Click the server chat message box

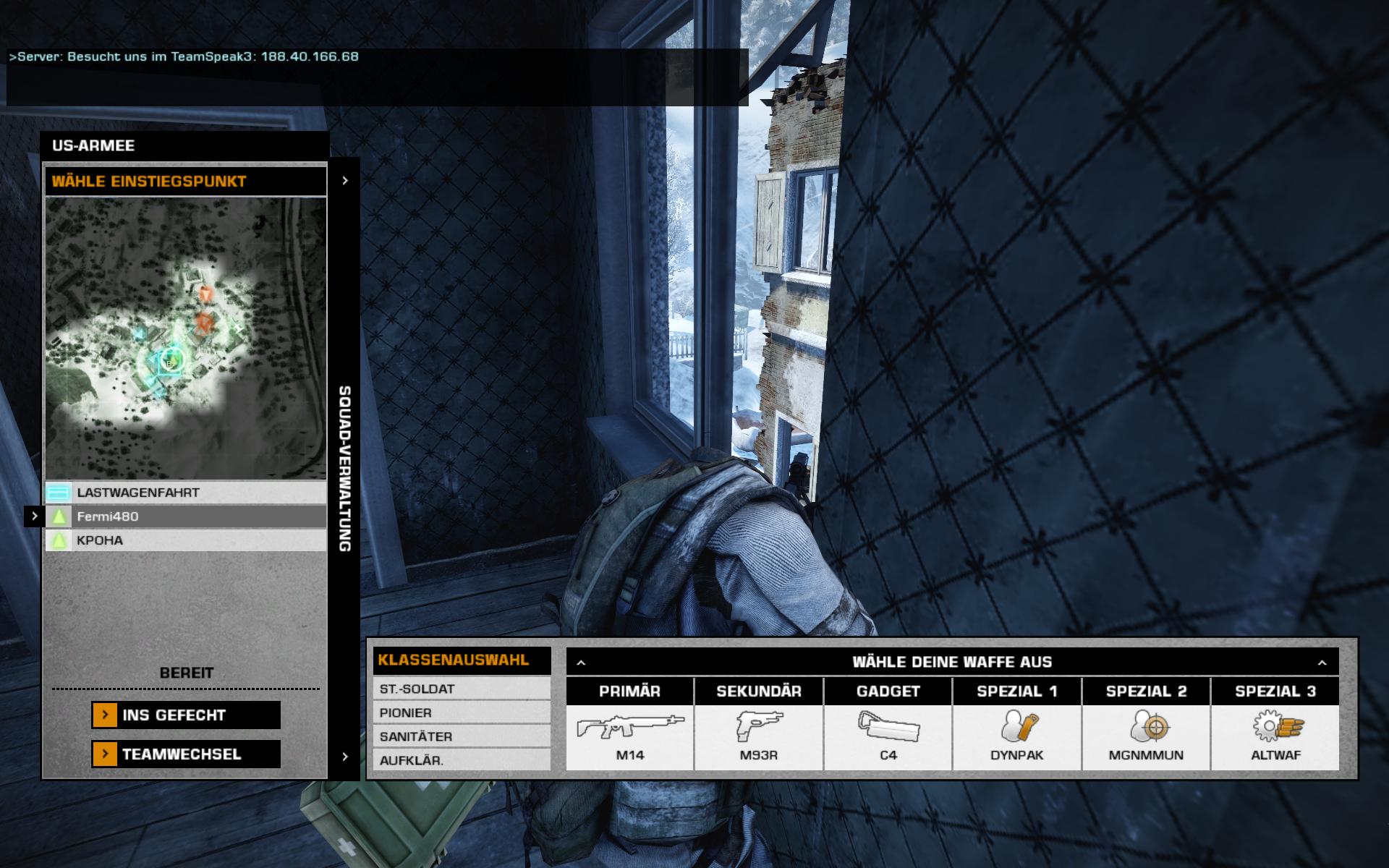[376, 77]
